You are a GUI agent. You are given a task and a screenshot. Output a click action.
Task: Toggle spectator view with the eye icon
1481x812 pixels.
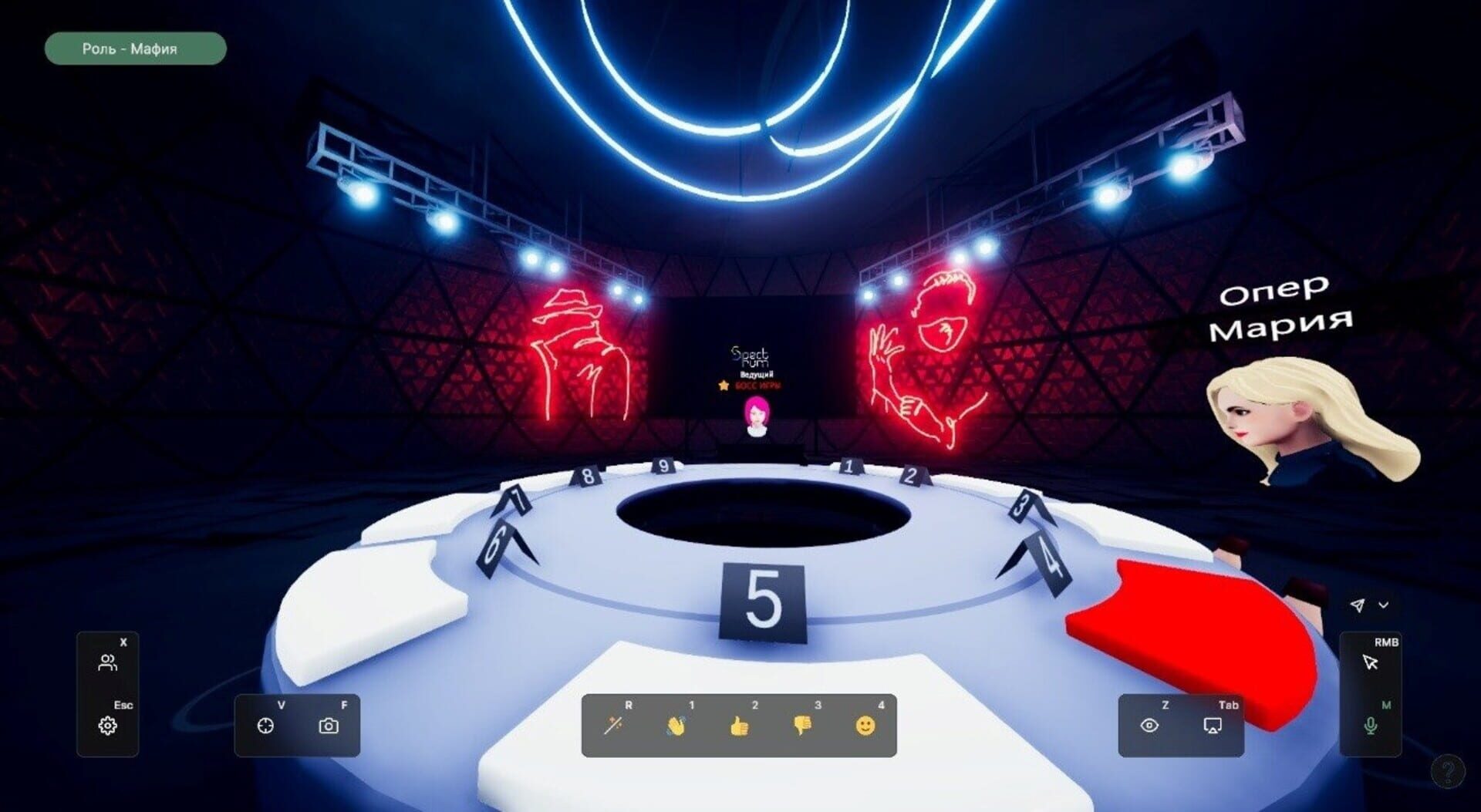pos(1151,726)
